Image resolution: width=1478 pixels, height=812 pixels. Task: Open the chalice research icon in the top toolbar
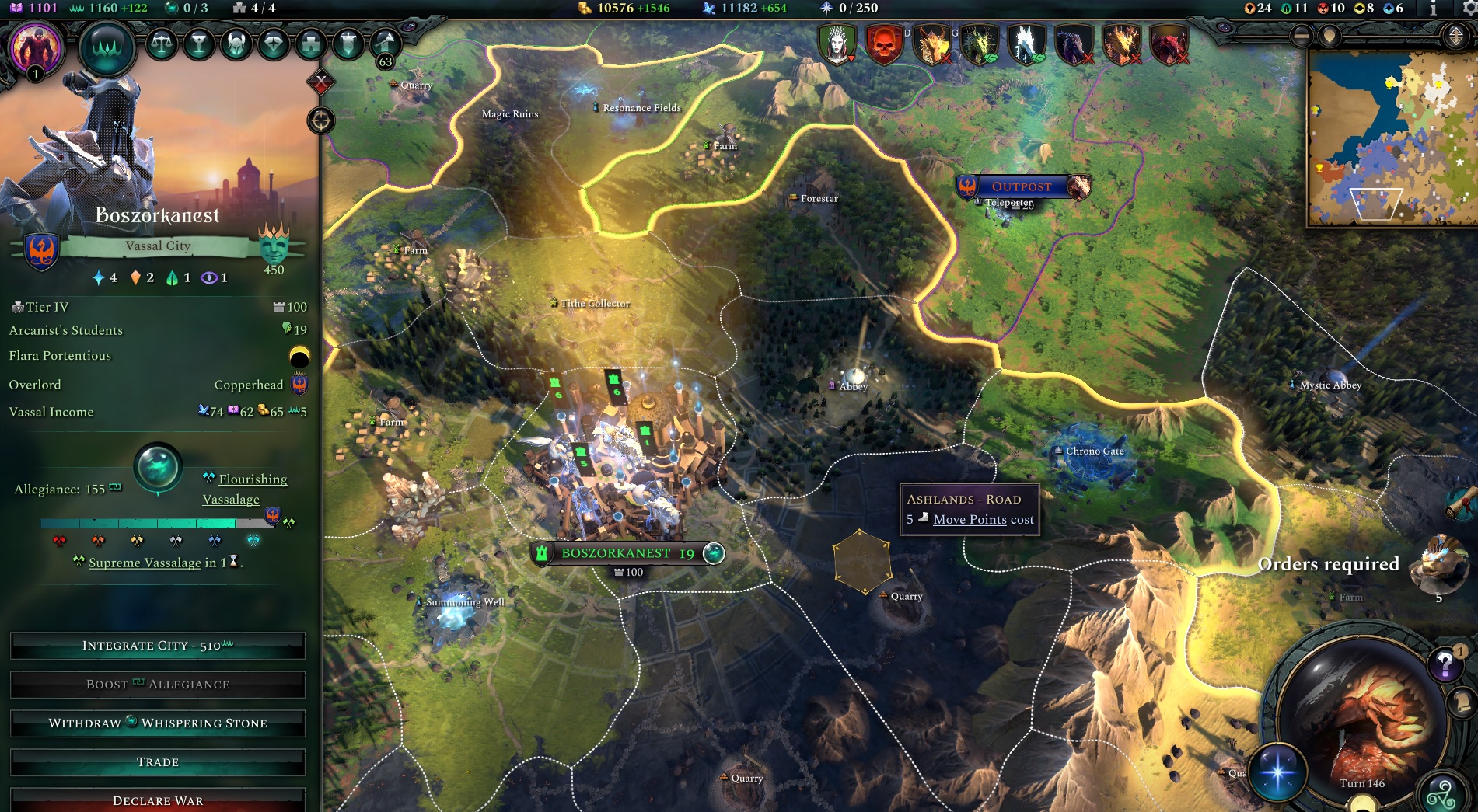point(199,44)
